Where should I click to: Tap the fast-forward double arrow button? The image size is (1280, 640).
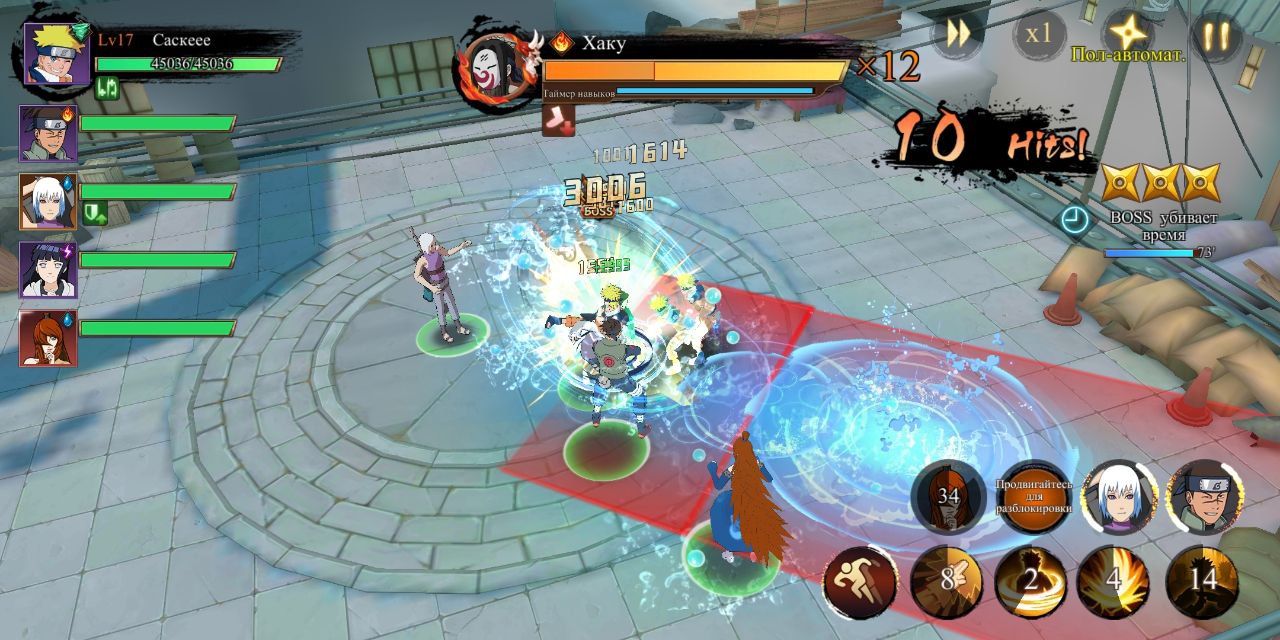(x=958, y=34)
